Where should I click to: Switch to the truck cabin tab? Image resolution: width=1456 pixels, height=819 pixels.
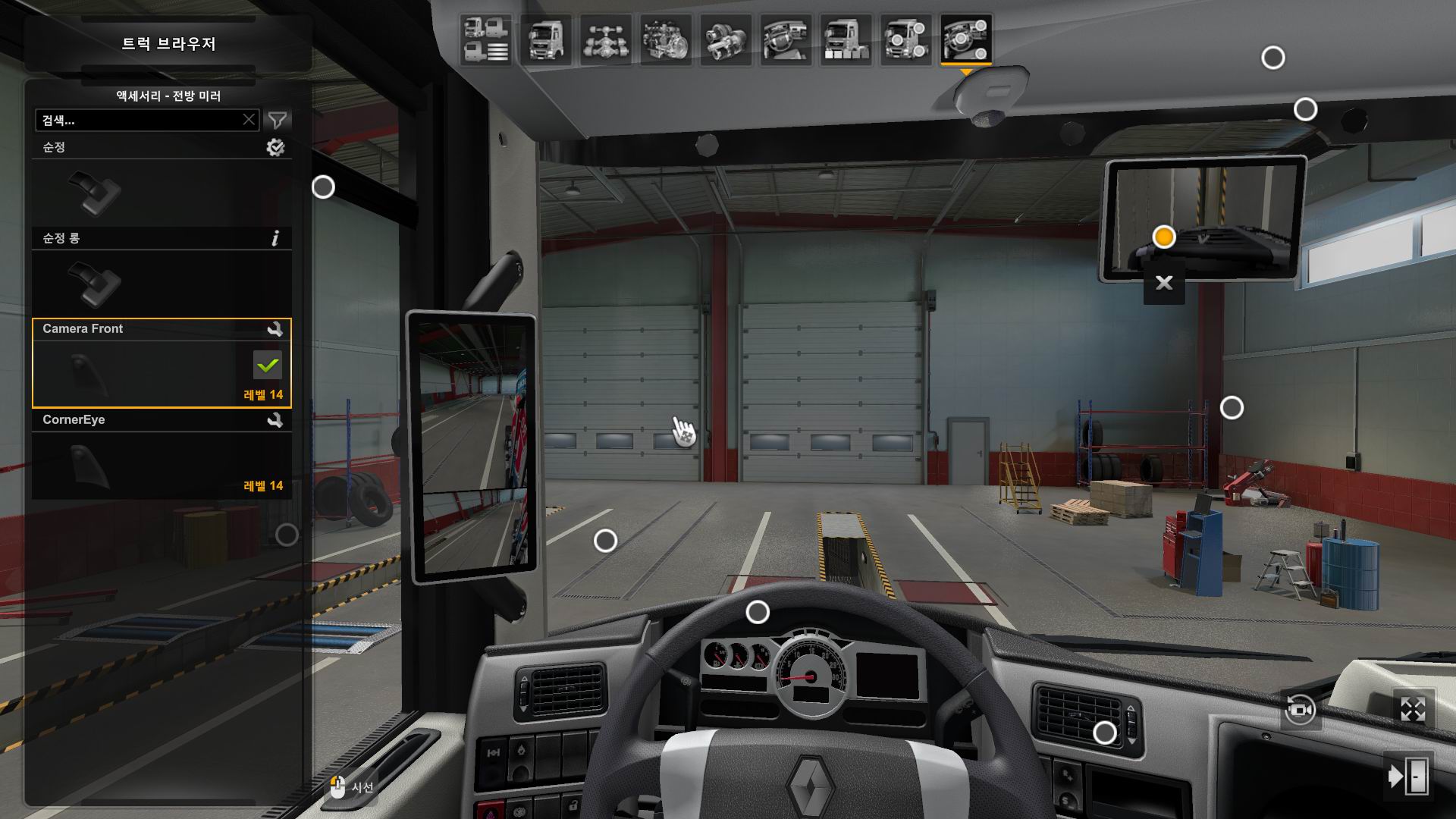tap(545, 39)
